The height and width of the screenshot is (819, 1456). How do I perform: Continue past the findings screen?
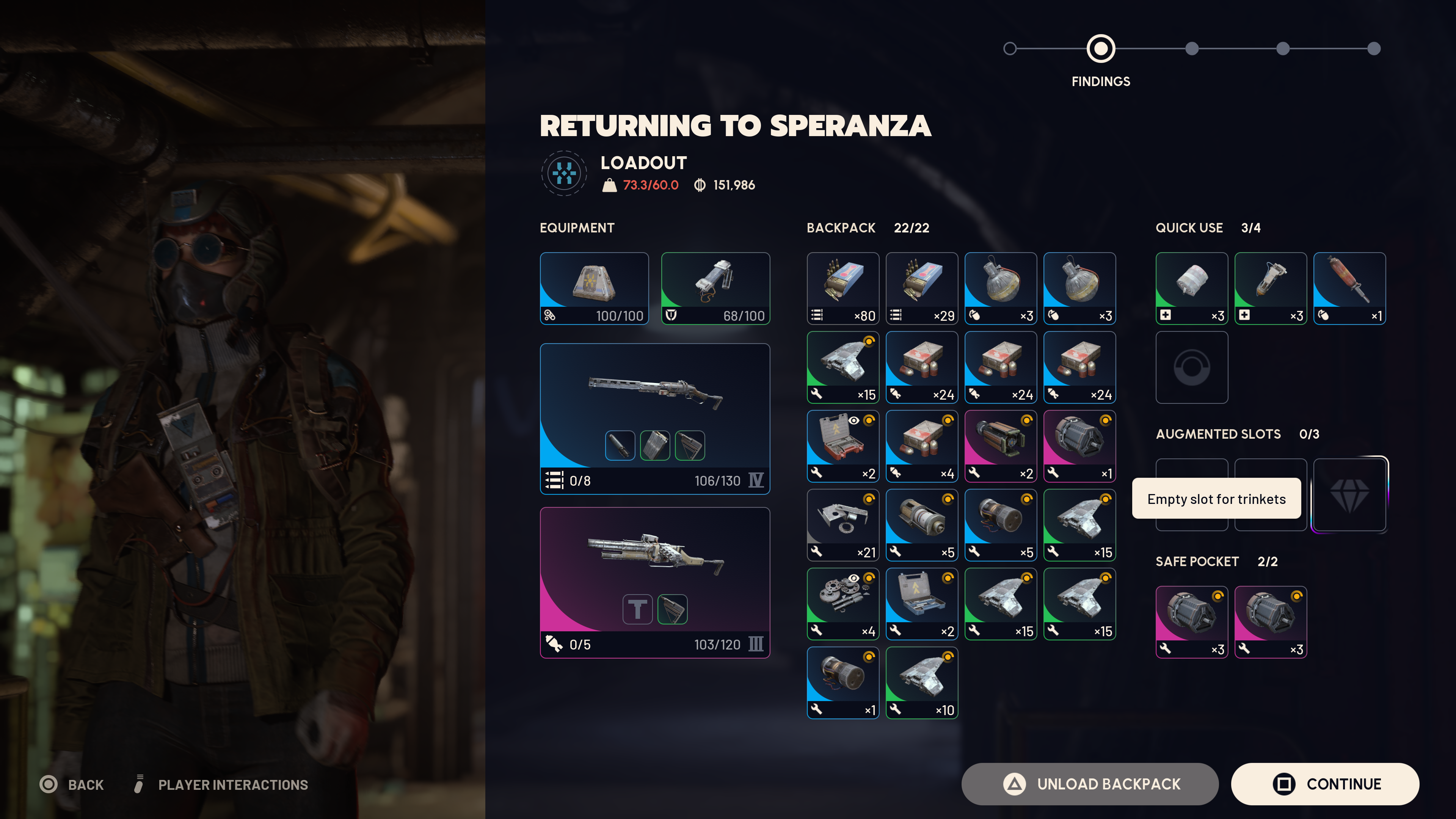tap(1324, 784)
